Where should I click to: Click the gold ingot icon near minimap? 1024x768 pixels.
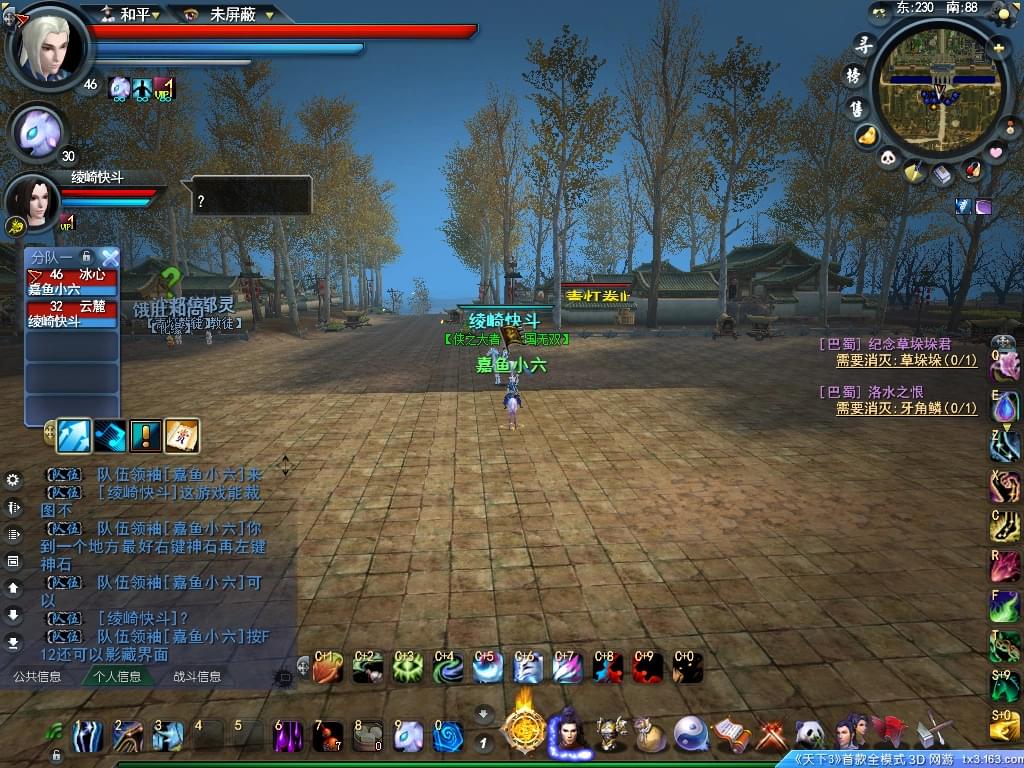pyautogui.click(x=867, y=135)
